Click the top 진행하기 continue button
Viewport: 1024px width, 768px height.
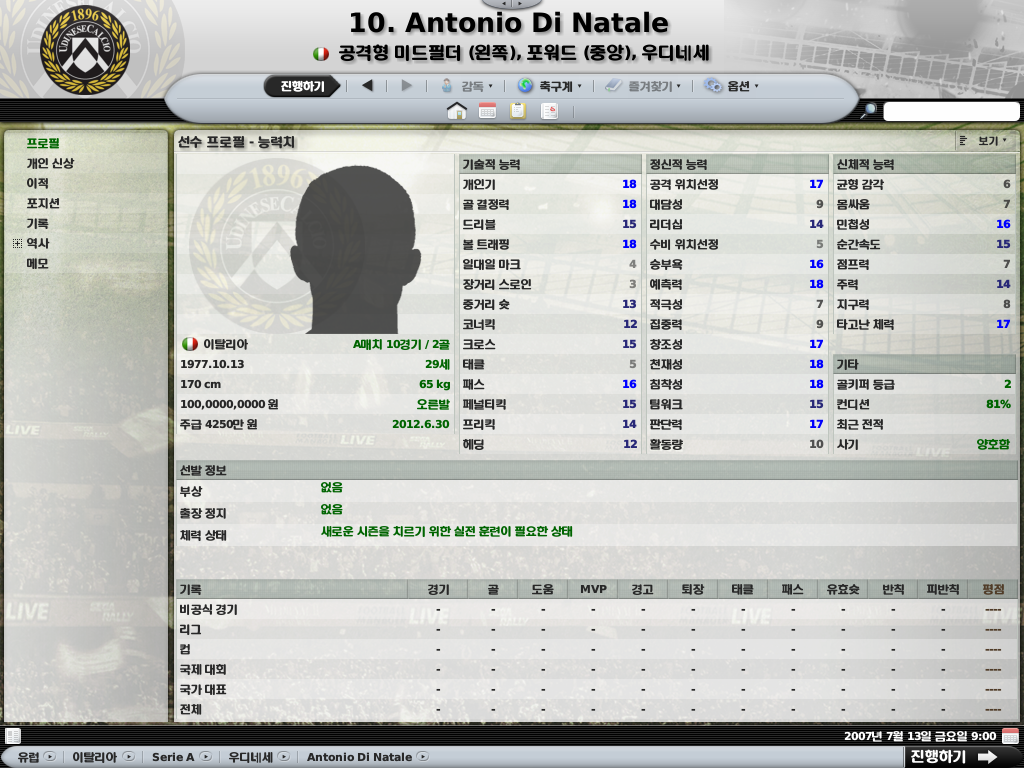coord(302,86)
